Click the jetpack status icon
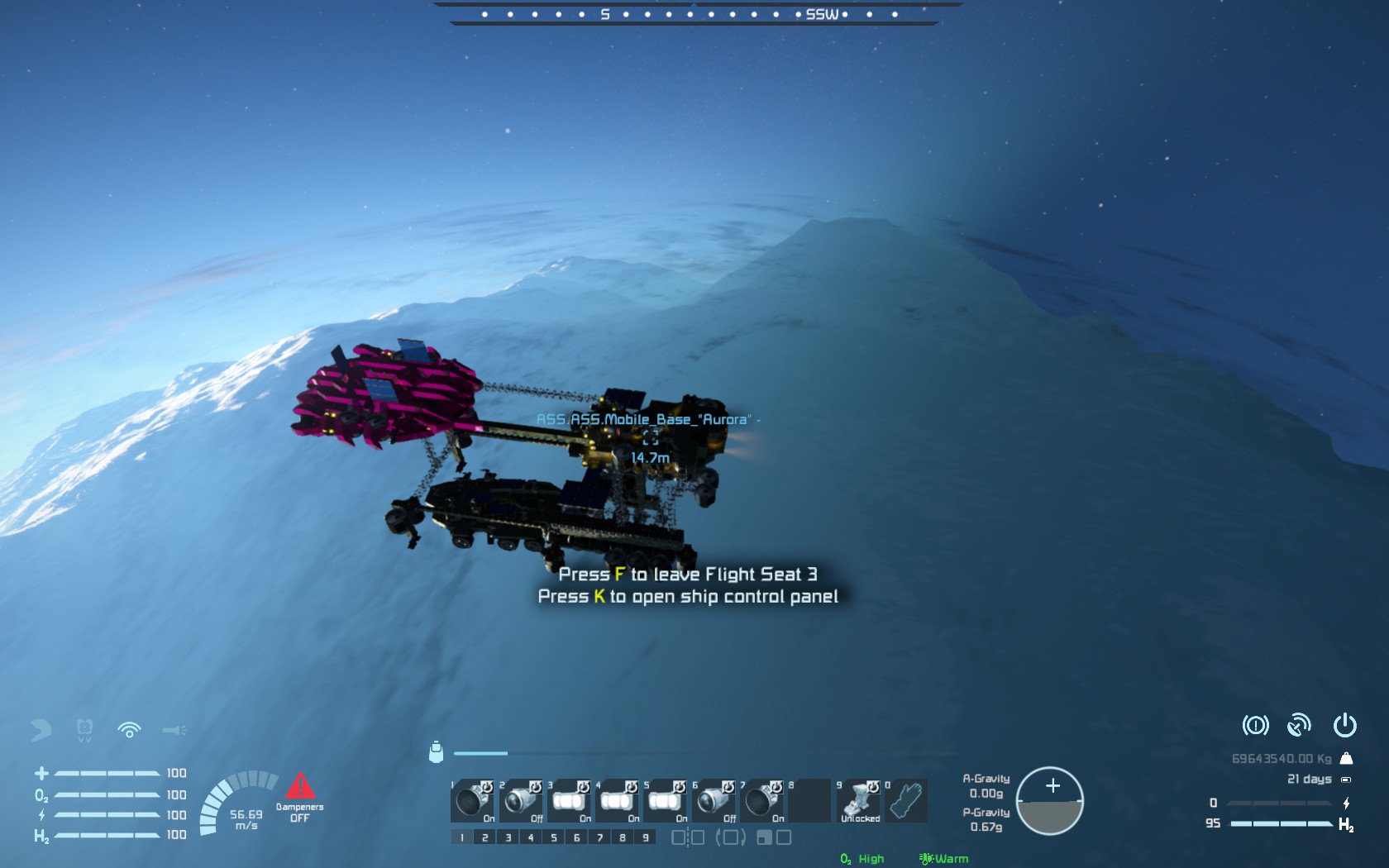Viewport: 1389px width, 868px height. coord(41,729)
